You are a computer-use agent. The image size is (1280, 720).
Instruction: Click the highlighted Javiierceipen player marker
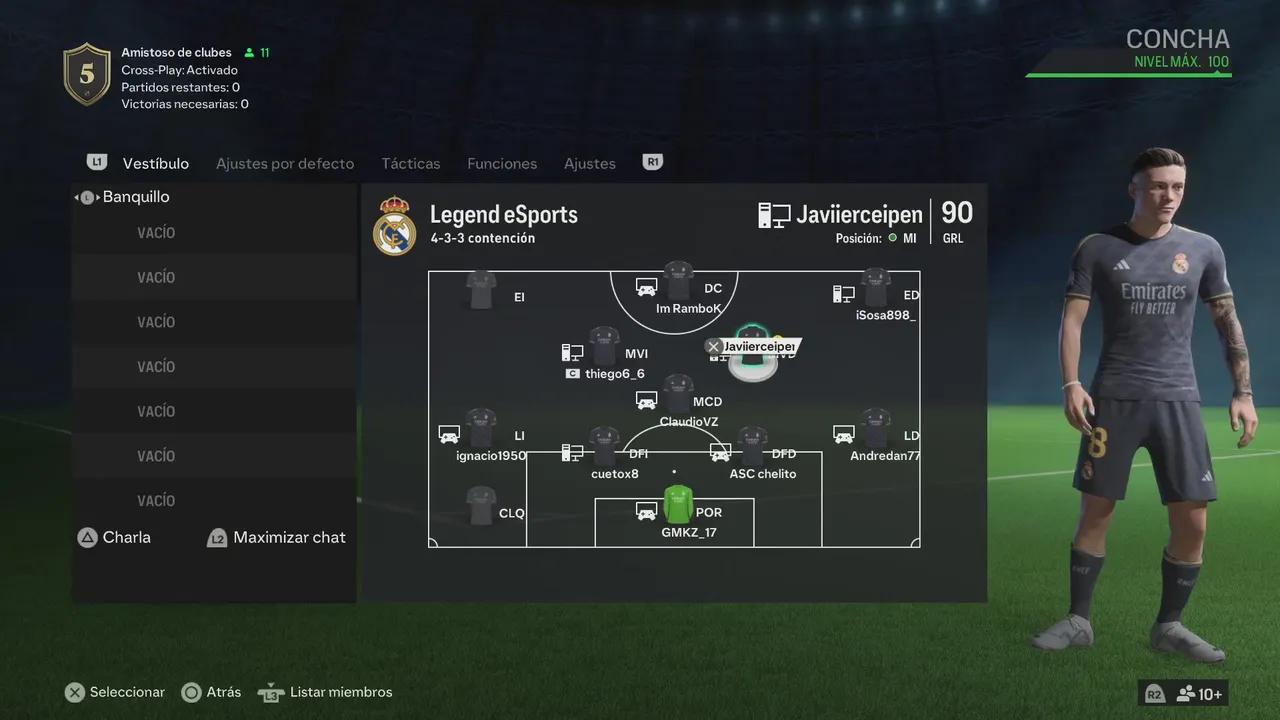752,350
